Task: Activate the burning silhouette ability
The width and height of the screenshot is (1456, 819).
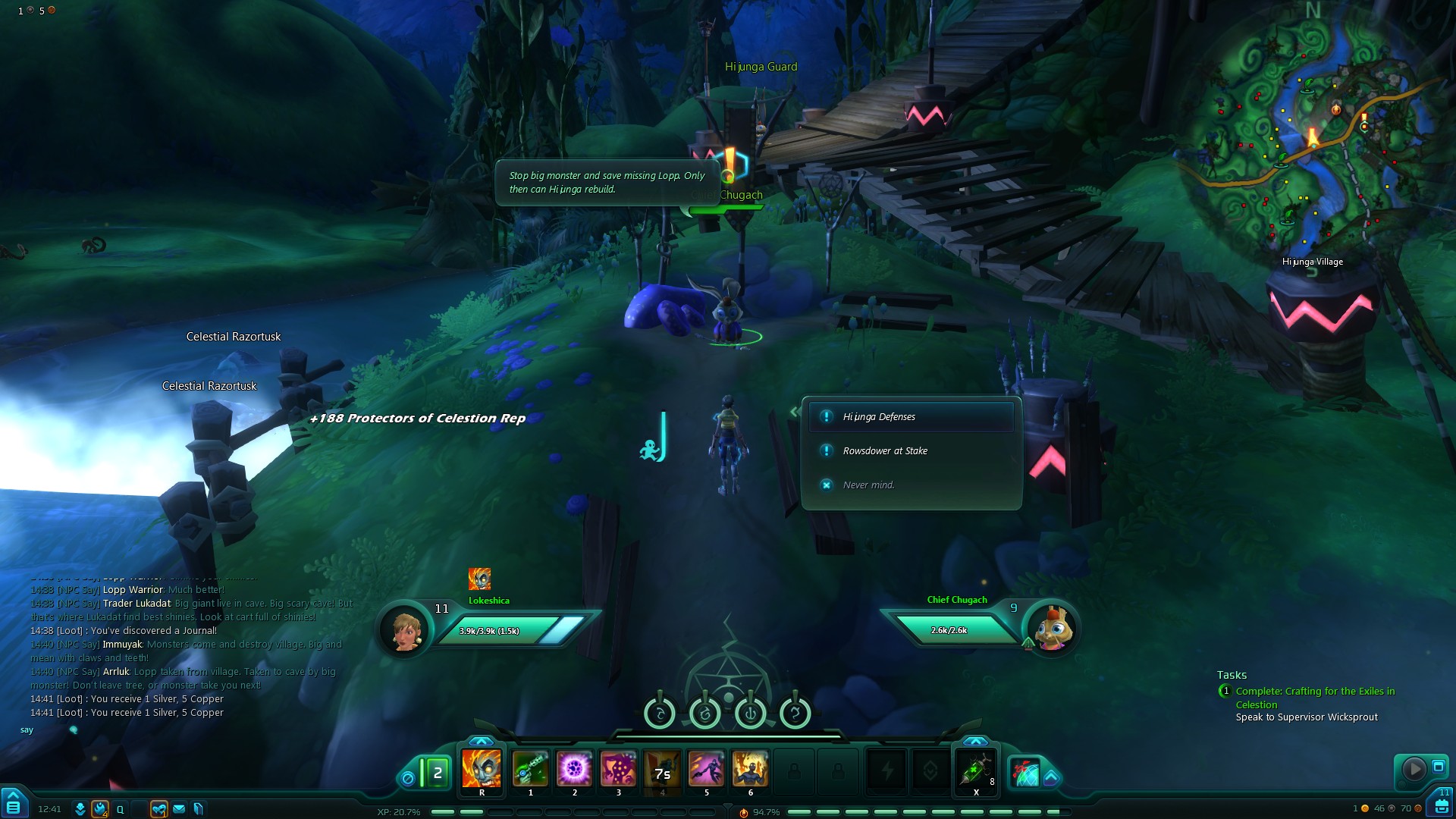Action: (x=750, y=769)
